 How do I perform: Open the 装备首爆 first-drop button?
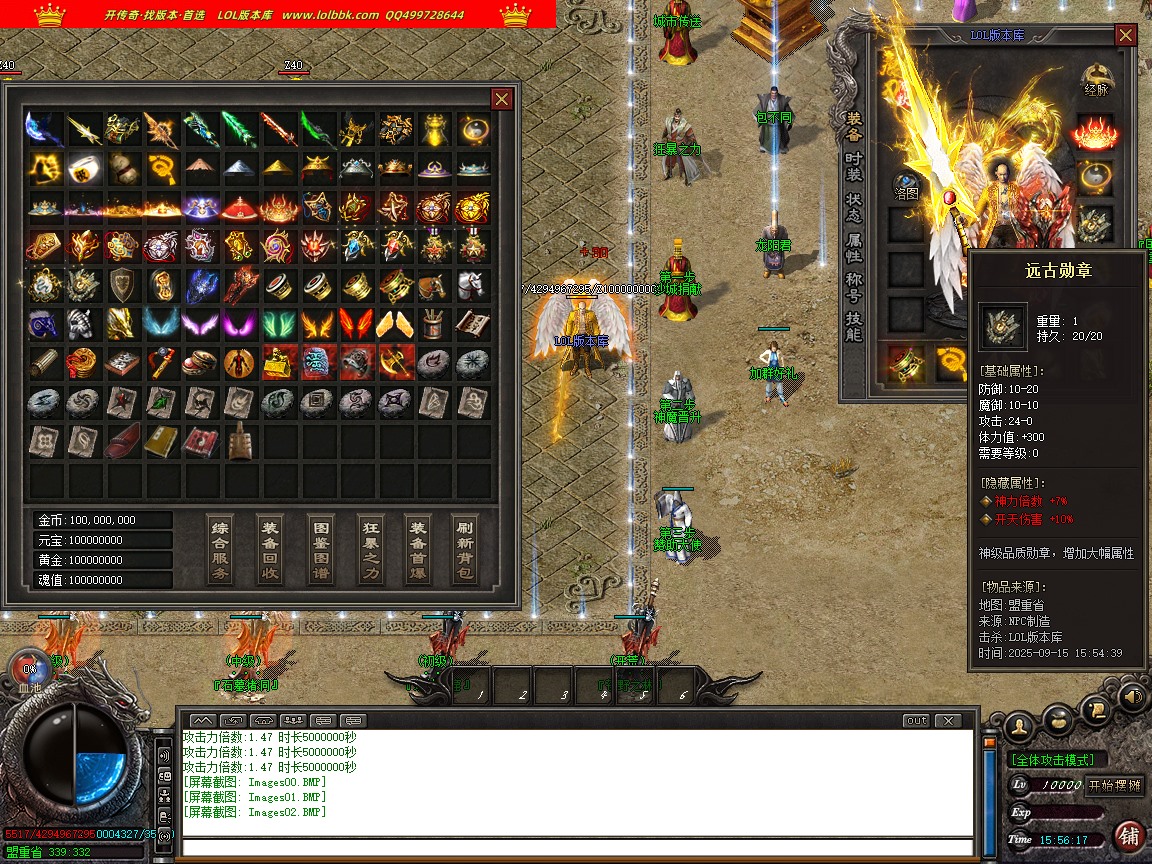pos(418,549)
